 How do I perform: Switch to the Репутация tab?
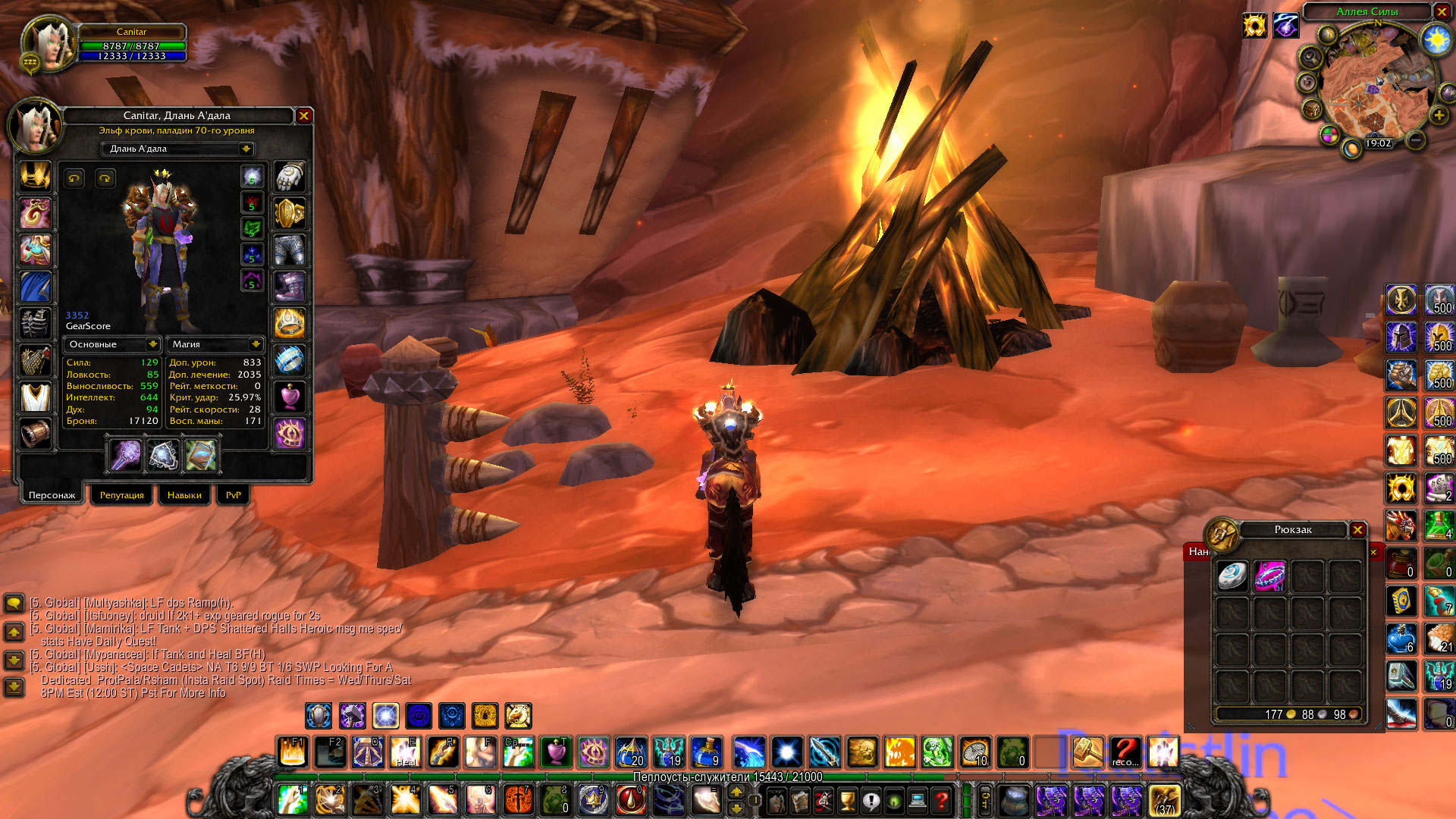[121, 495]
